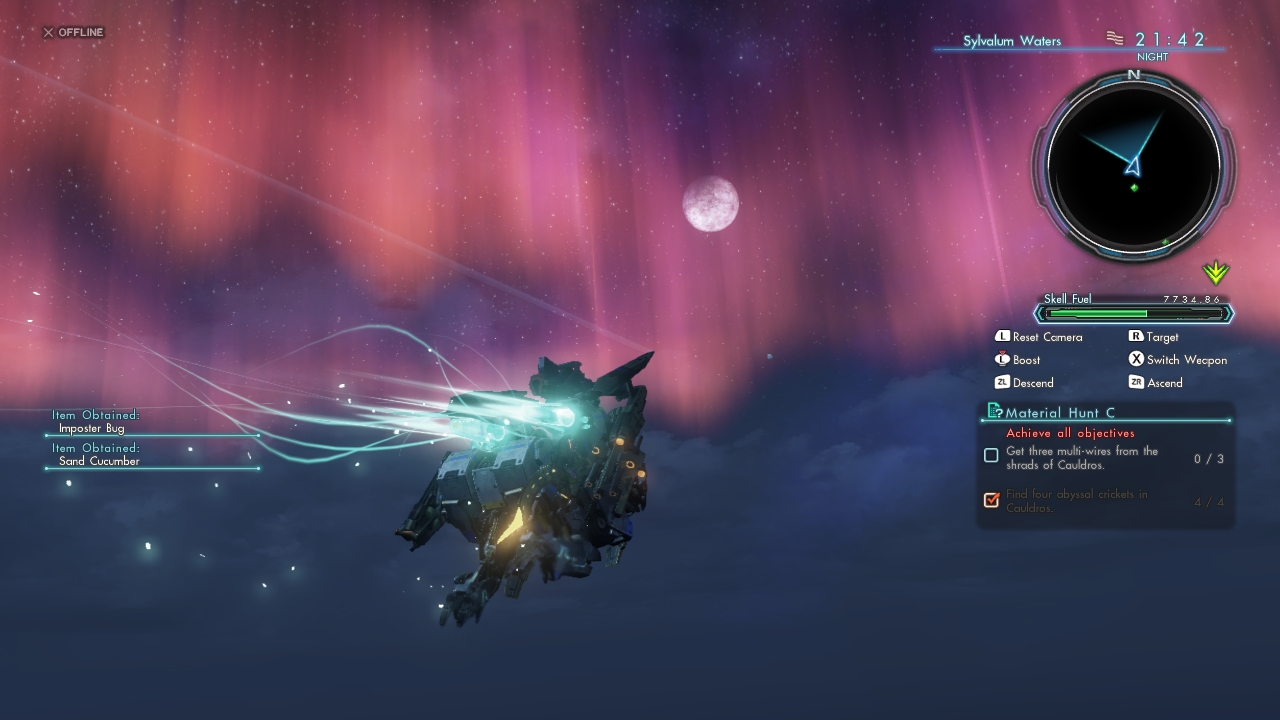Screen dimensions: 1280x720
Task: Select the Sand Cucumber item notification
Action: [99, 461]
